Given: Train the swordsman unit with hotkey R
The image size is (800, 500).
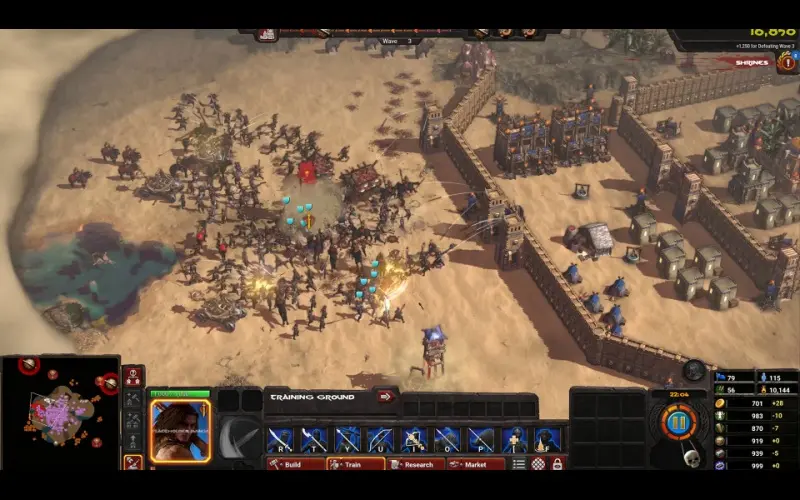Looking at the screenshot, I should 280,439.
